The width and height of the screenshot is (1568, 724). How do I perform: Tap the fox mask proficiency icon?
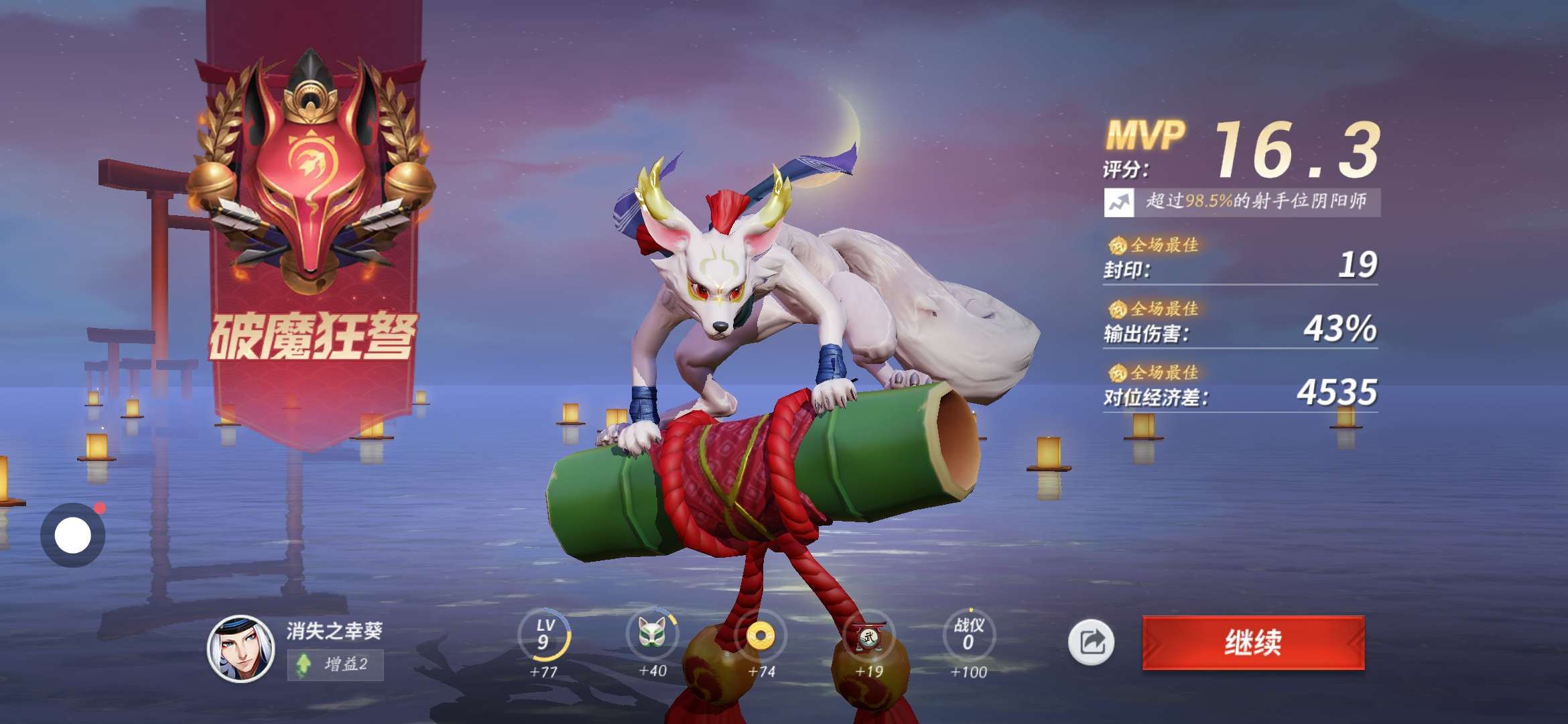pyautogui.click(x=651, y=633)
